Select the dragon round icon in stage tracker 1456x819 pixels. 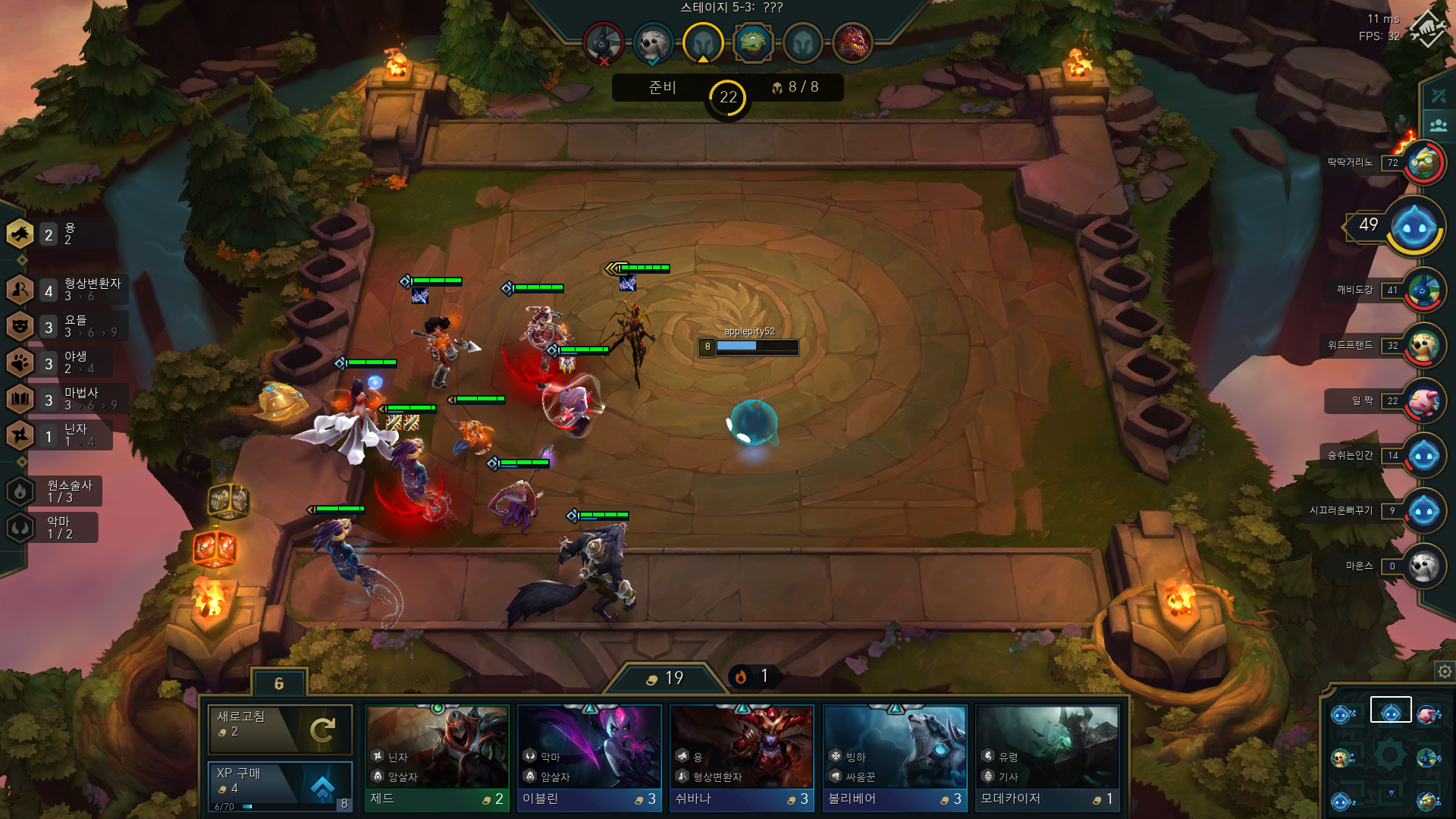[852, 42]
